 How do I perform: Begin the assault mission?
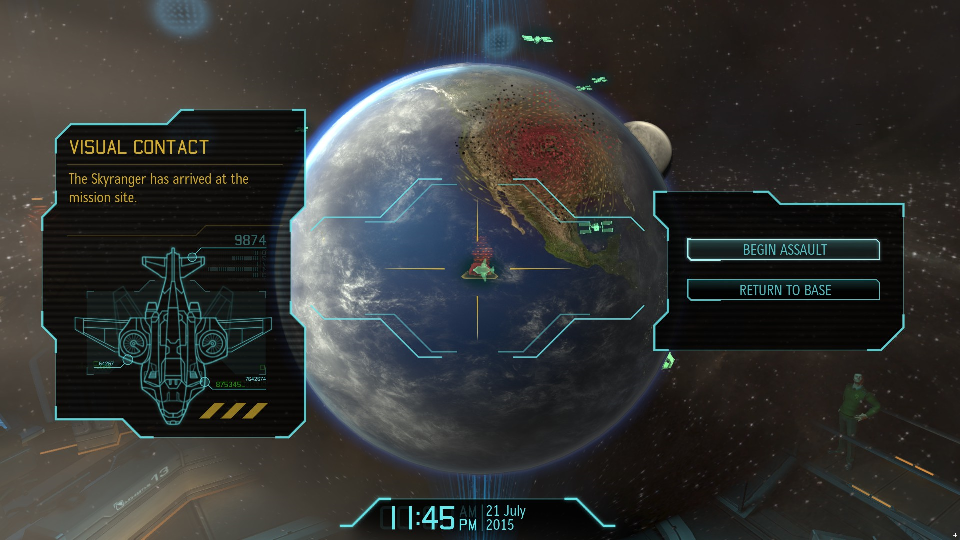pyautogui.click(x=784, y=249)
